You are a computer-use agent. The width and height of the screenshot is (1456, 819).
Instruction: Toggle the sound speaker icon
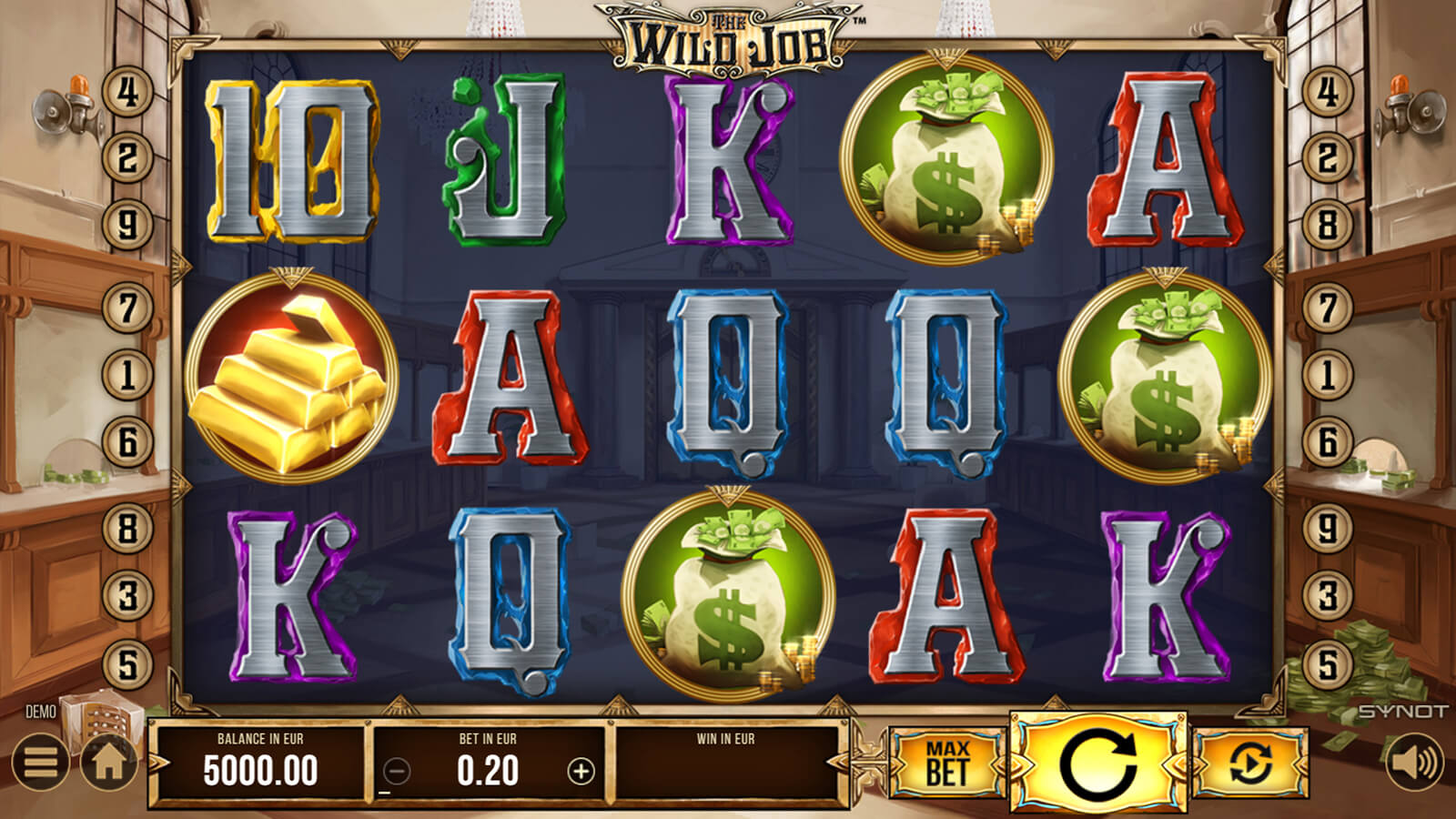[x=1414, y=763]
